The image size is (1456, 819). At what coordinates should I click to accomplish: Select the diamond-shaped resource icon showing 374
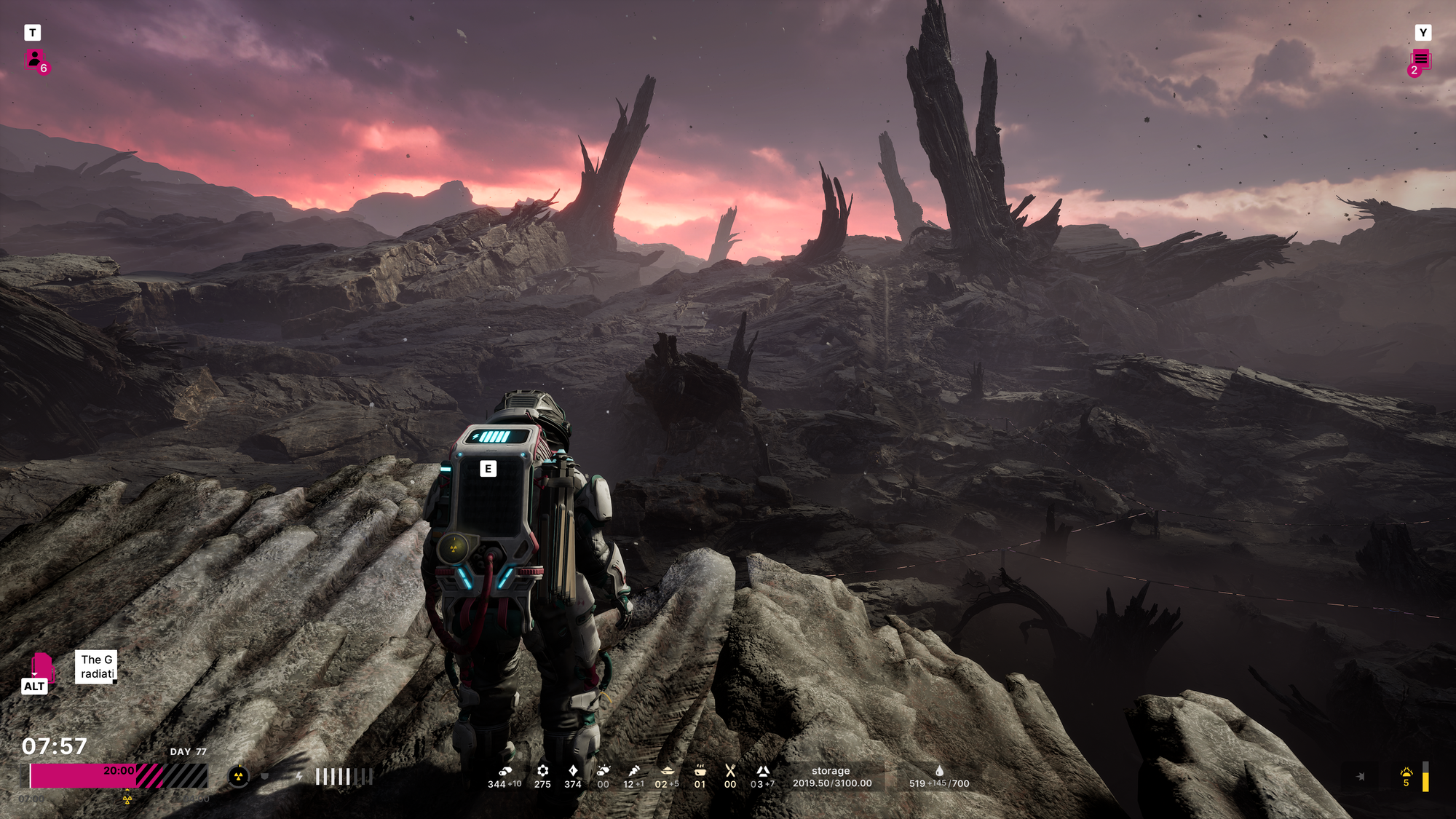pos(573,771)
